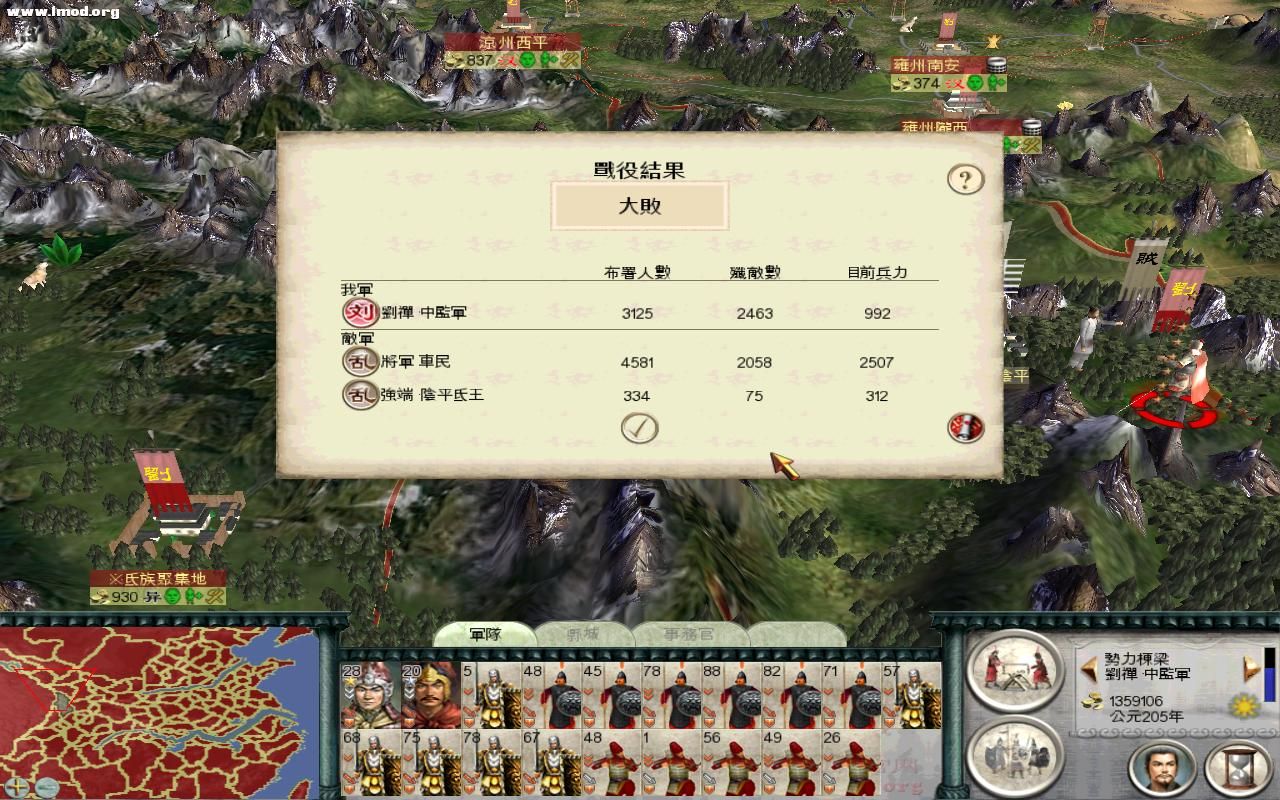Click the left arrow beside 勢力棟梁 info
The image size is (1280, 800).
[1087, 667]
